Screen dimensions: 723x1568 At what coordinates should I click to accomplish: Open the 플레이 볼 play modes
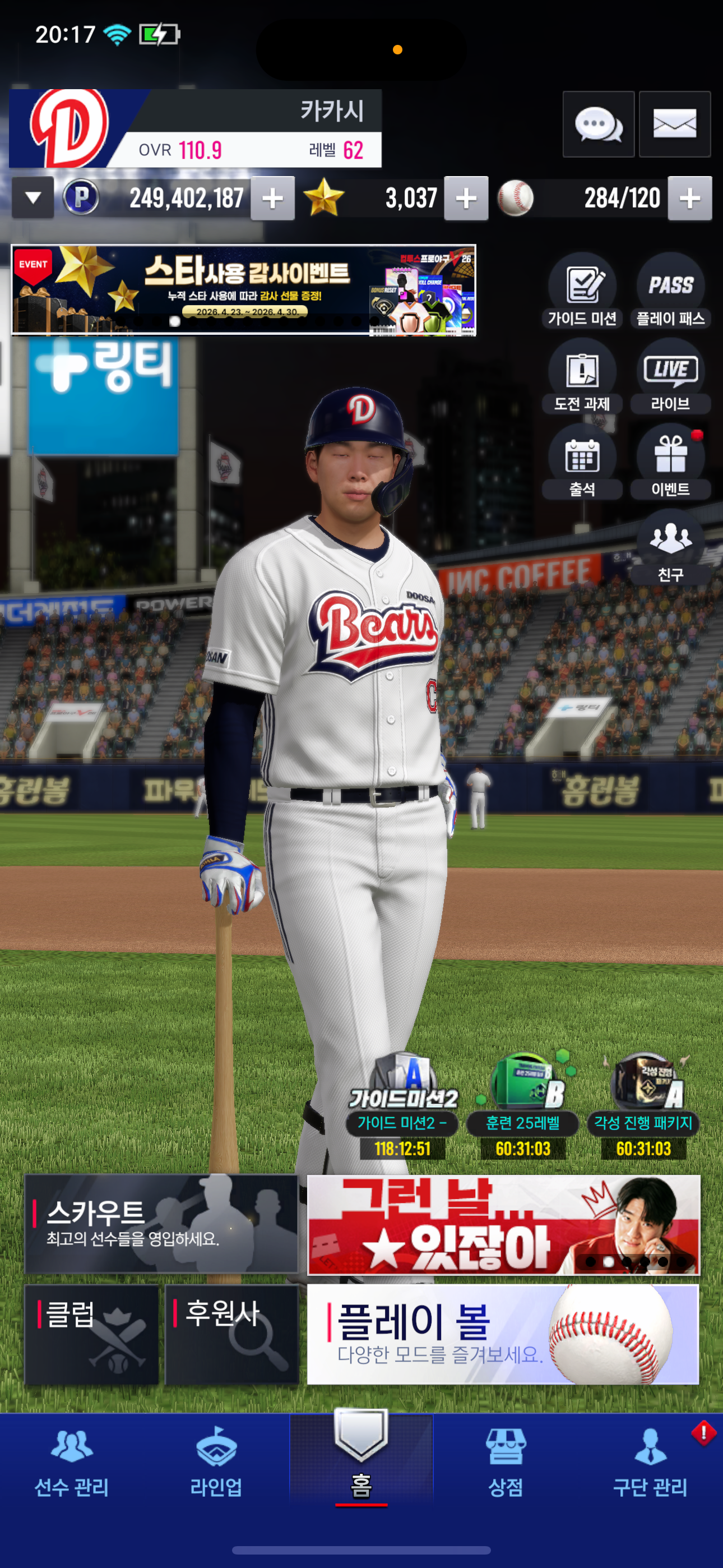[503, 1334]
